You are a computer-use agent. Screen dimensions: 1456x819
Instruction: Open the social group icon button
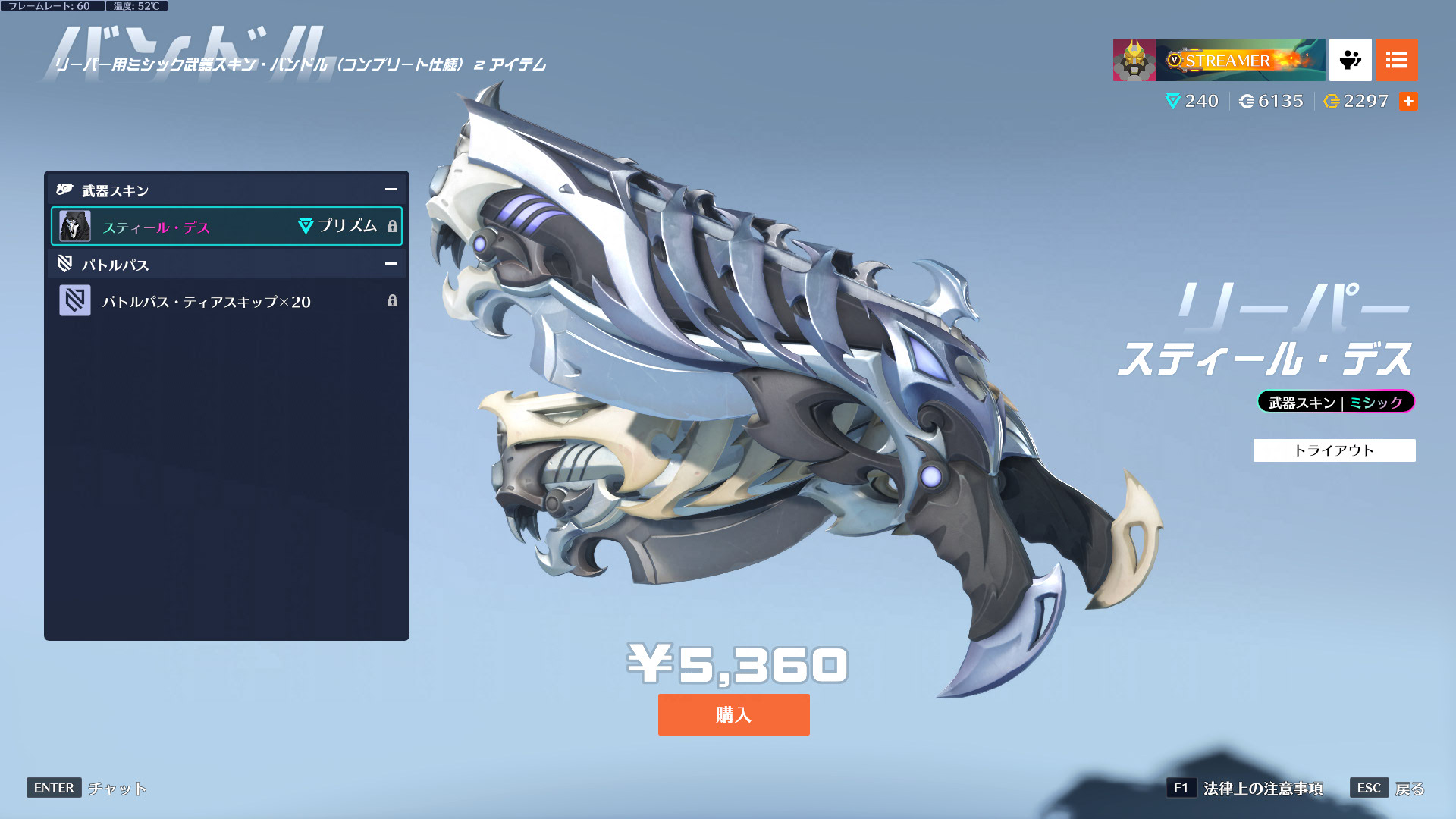[1350, 60]
